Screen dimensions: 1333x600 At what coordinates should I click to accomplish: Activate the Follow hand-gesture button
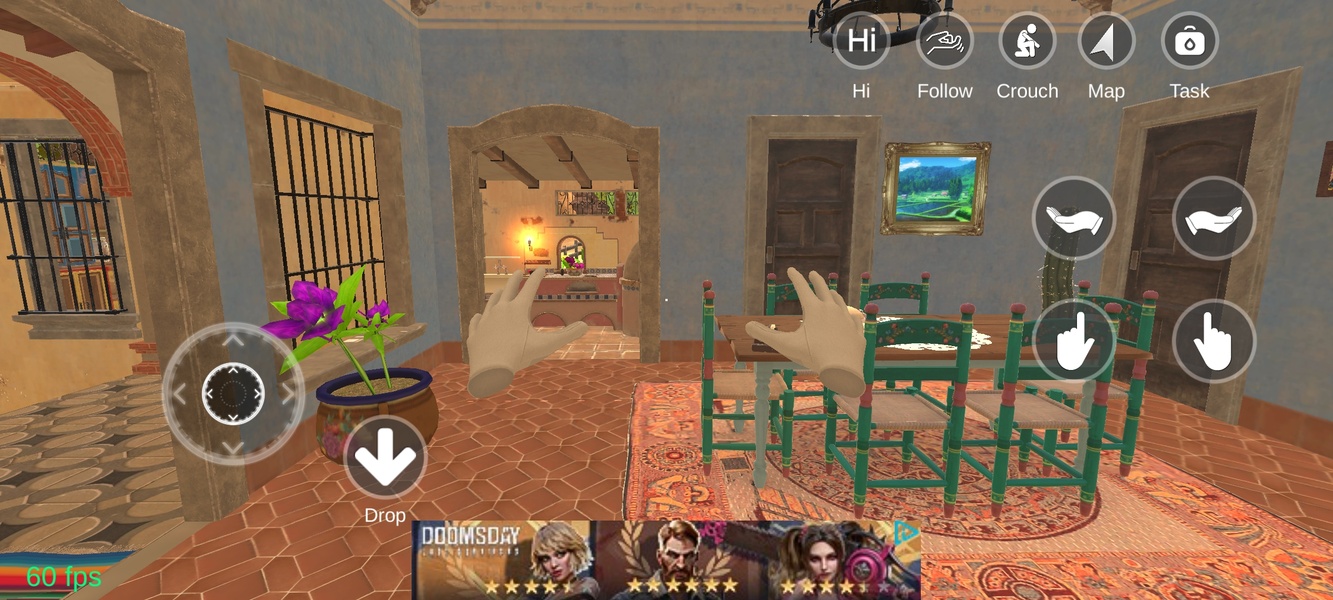pos(944,41)
